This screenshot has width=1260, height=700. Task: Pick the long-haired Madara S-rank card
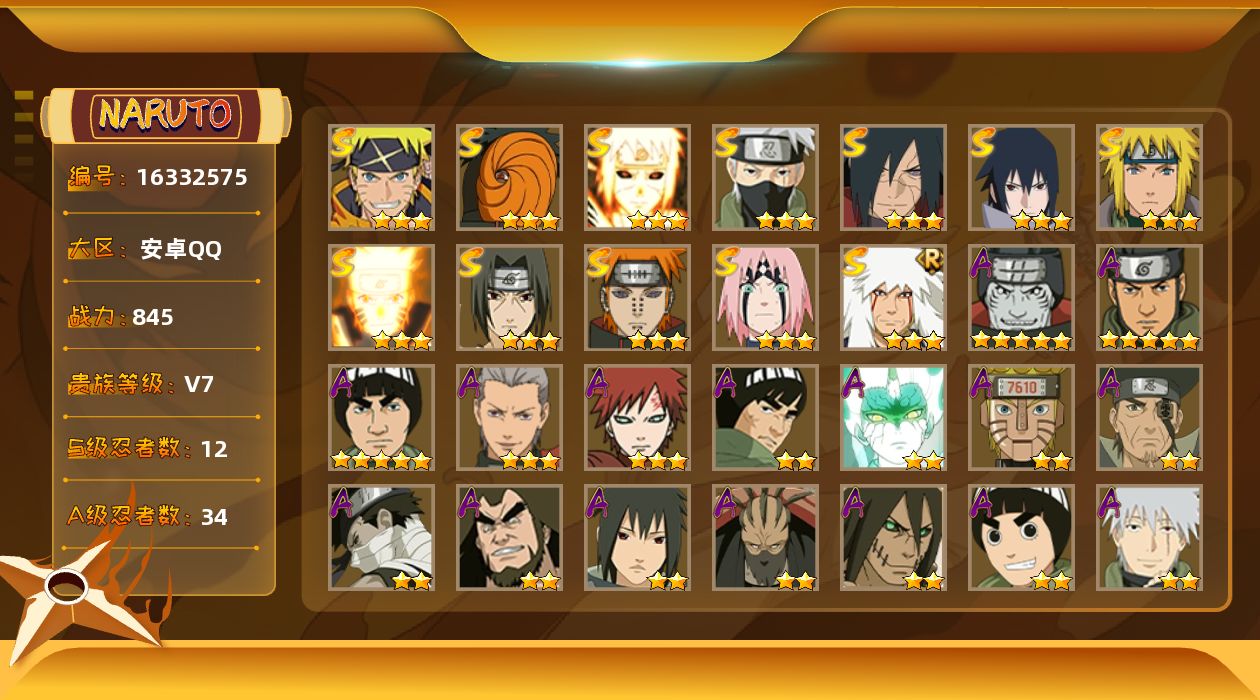click(893, 177)
